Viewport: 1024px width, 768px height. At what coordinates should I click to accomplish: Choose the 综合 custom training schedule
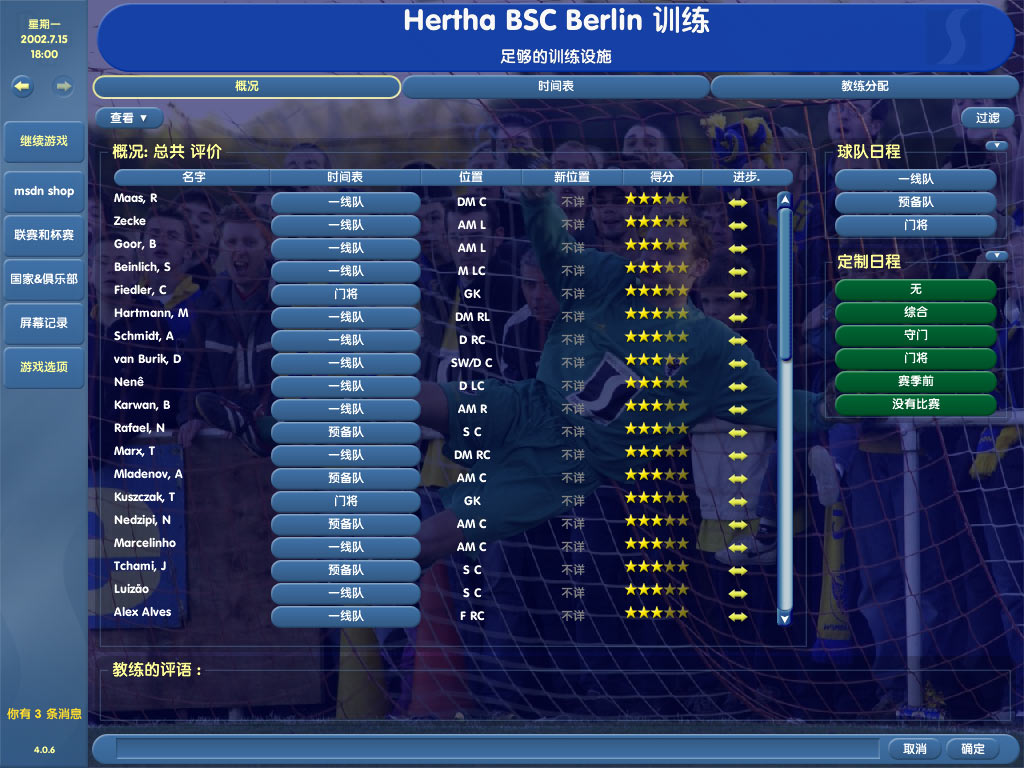pyautogui.click(x=915, y=312)
